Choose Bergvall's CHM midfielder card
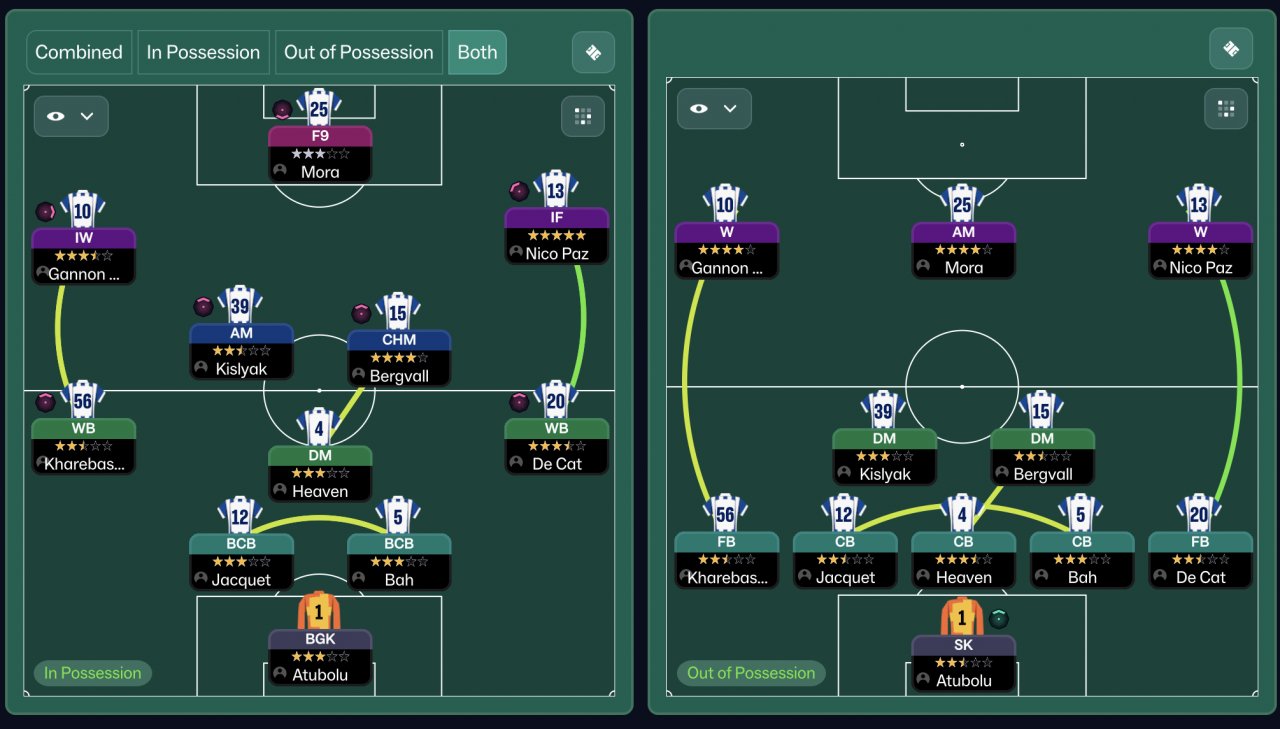 tap(399, 358)
